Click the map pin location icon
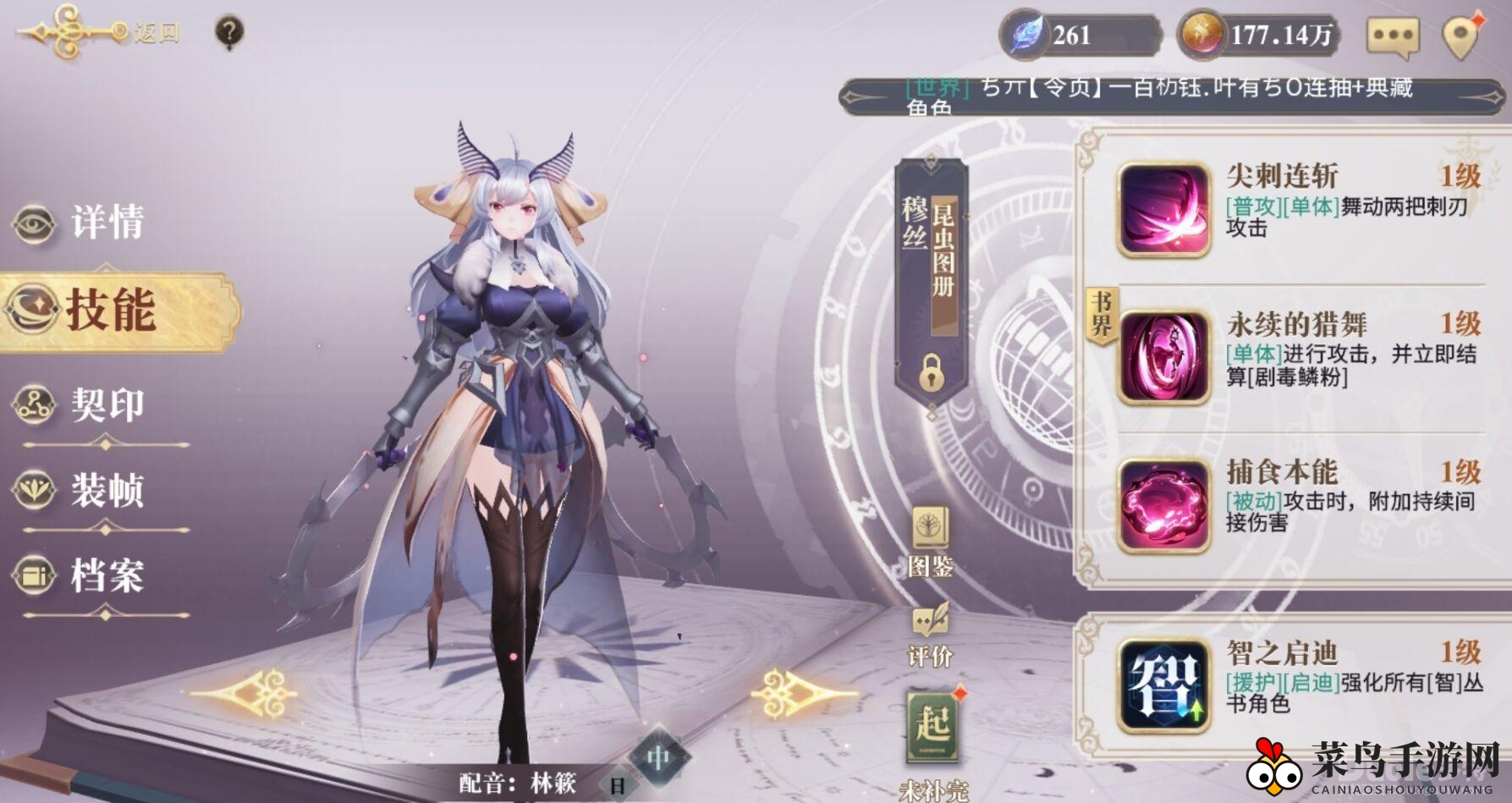The height and width of the screenshot is (803, 1512). point(1462,37)
